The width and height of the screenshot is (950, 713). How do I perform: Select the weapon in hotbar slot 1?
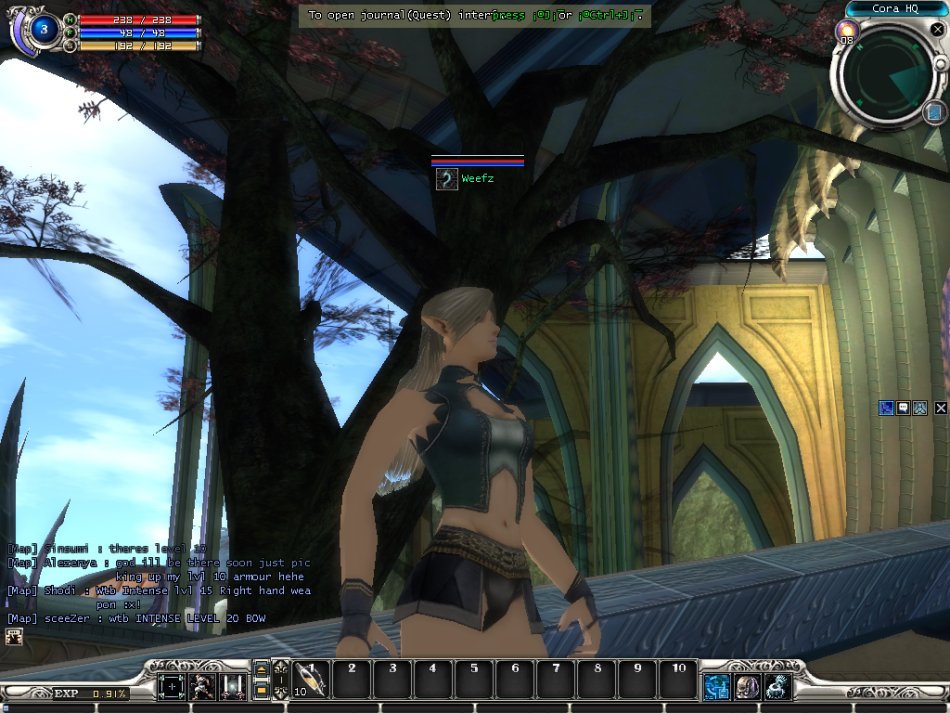click(x=311, y=681)
